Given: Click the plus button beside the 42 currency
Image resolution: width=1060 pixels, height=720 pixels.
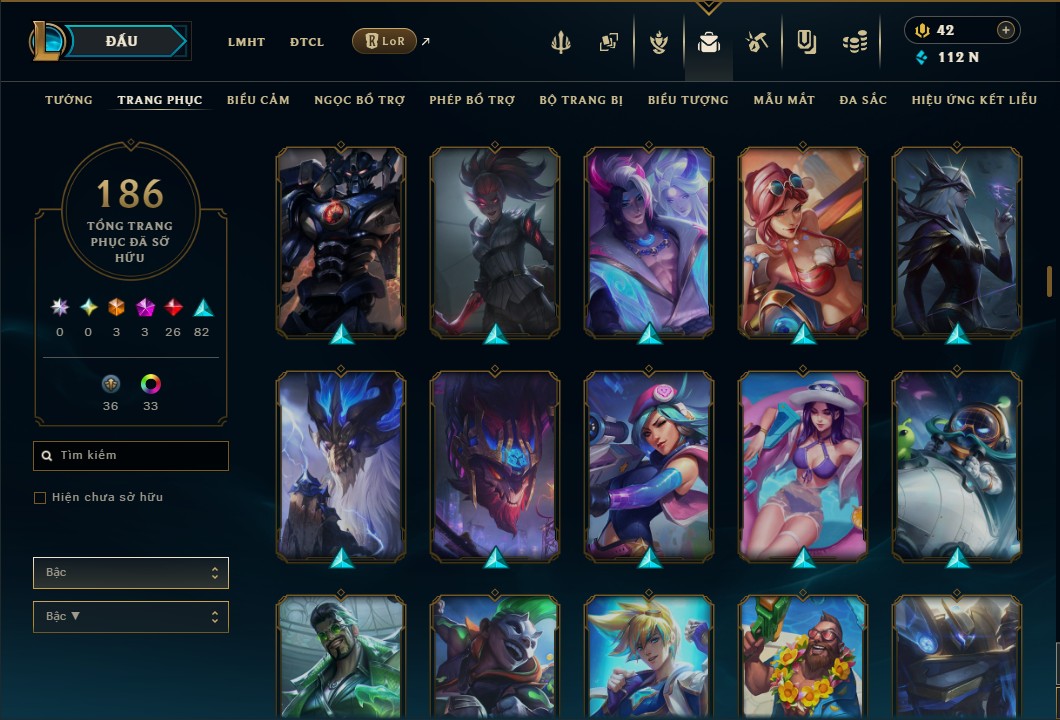Looking at the screenshot, I should 1005,30.
